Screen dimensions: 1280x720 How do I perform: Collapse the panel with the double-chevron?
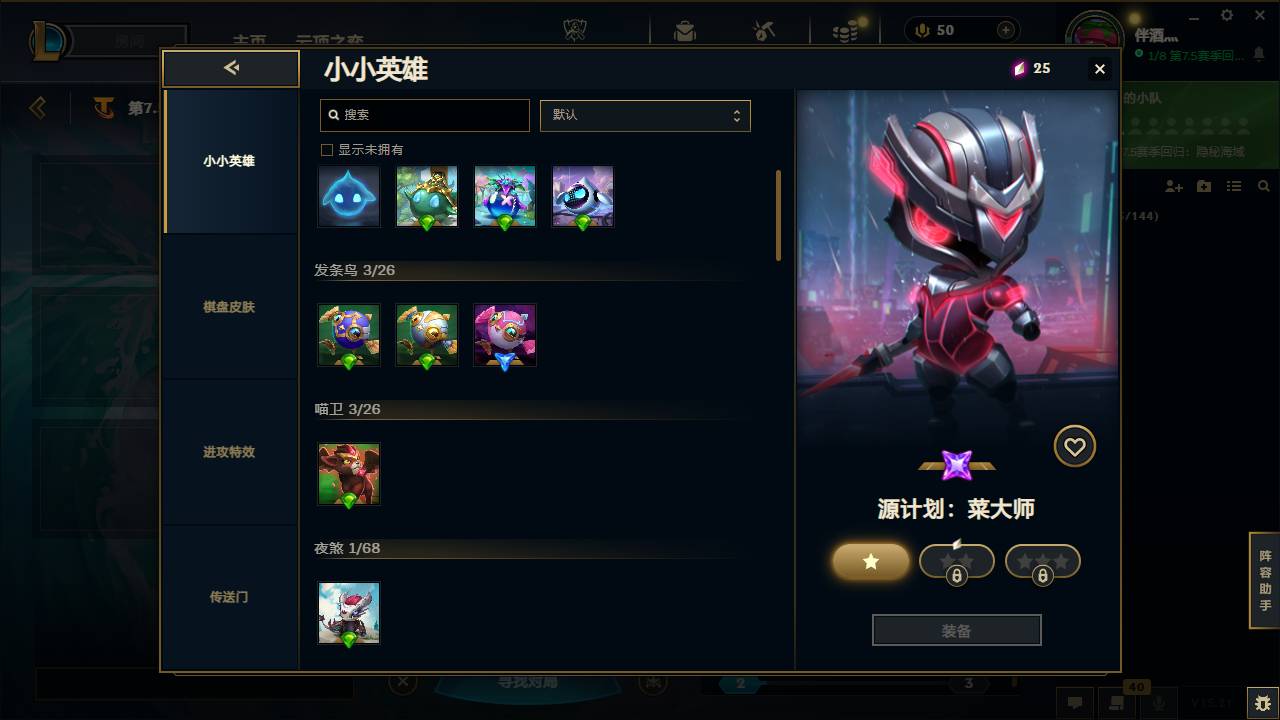click(x=231, y=68)
